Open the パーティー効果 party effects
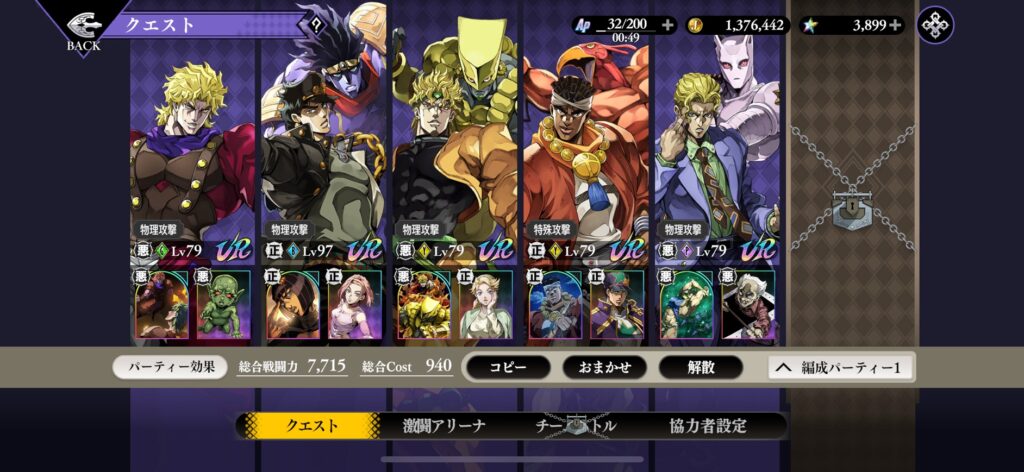Screen dimensions: 1024x472 (171, 367)
